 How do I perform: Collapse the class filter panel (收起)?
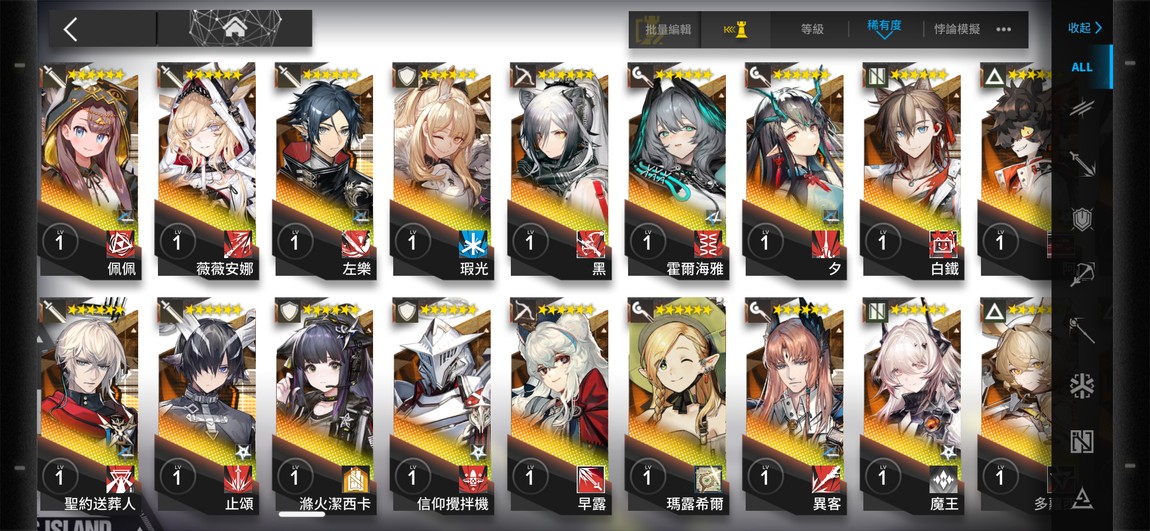pyautogui.click(x=1084, y=28)
